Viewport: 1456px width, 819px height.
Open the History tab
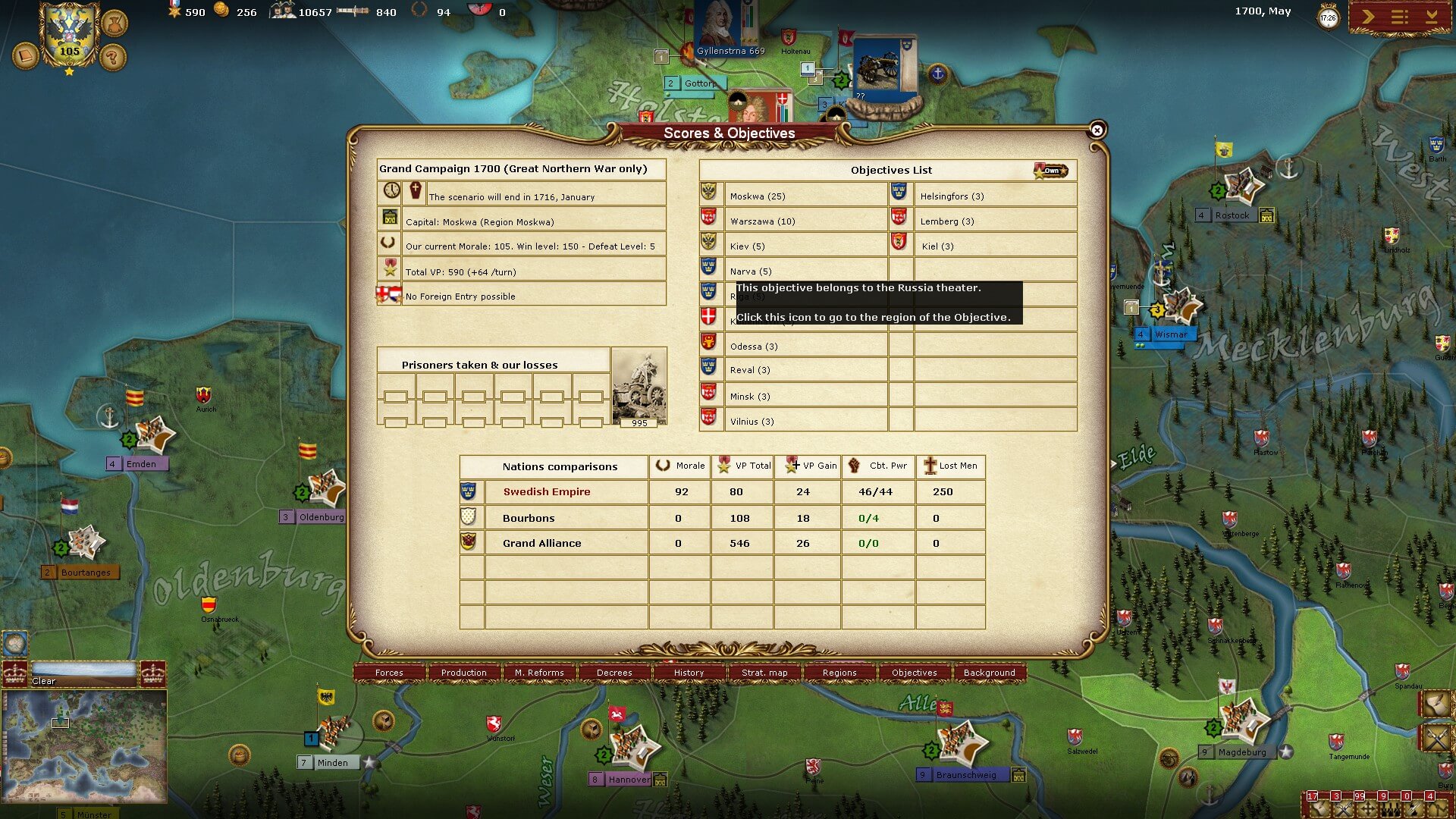(x=689, y=673)
